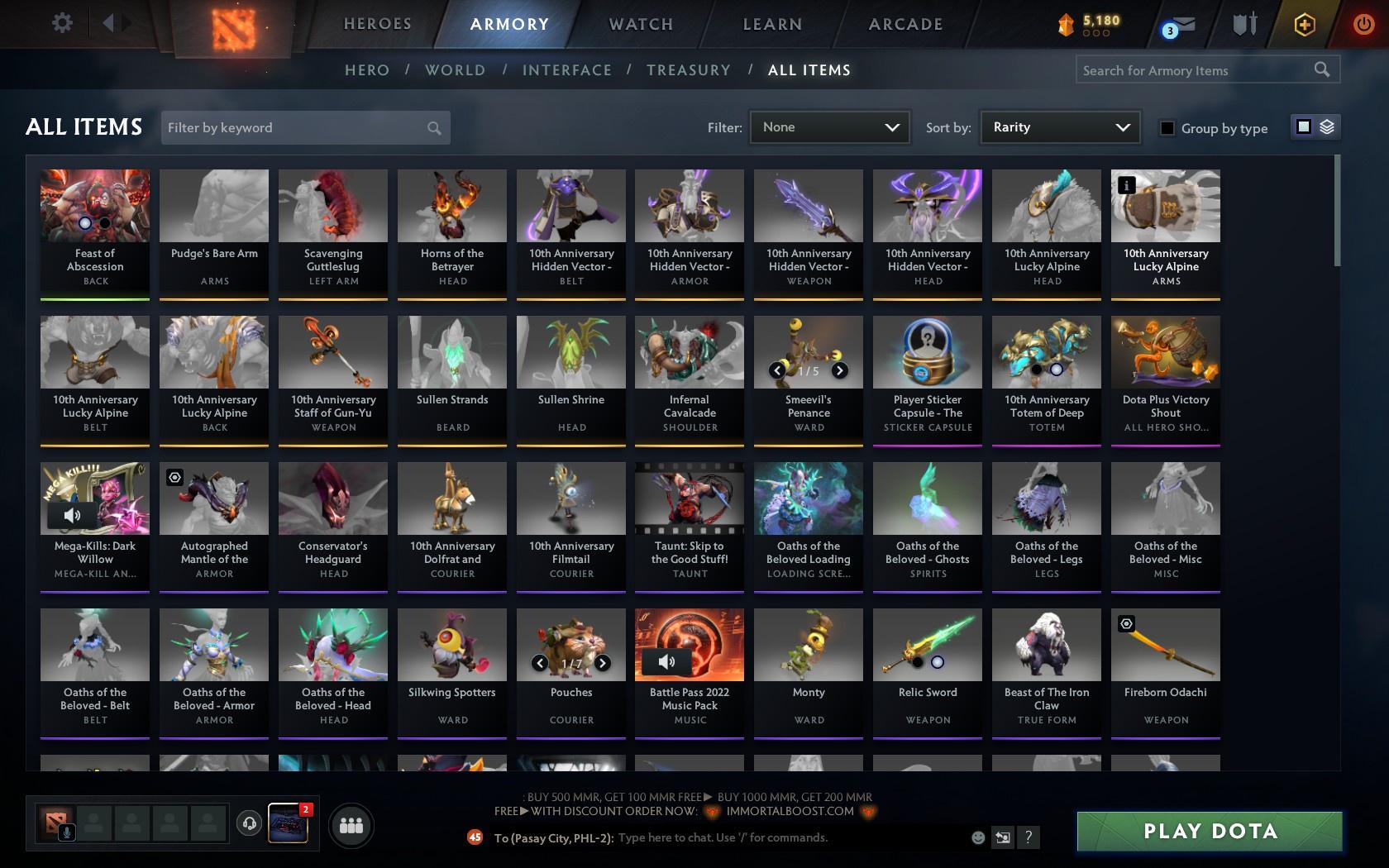Enable the Group by type checkbox

coord(1166,128)
